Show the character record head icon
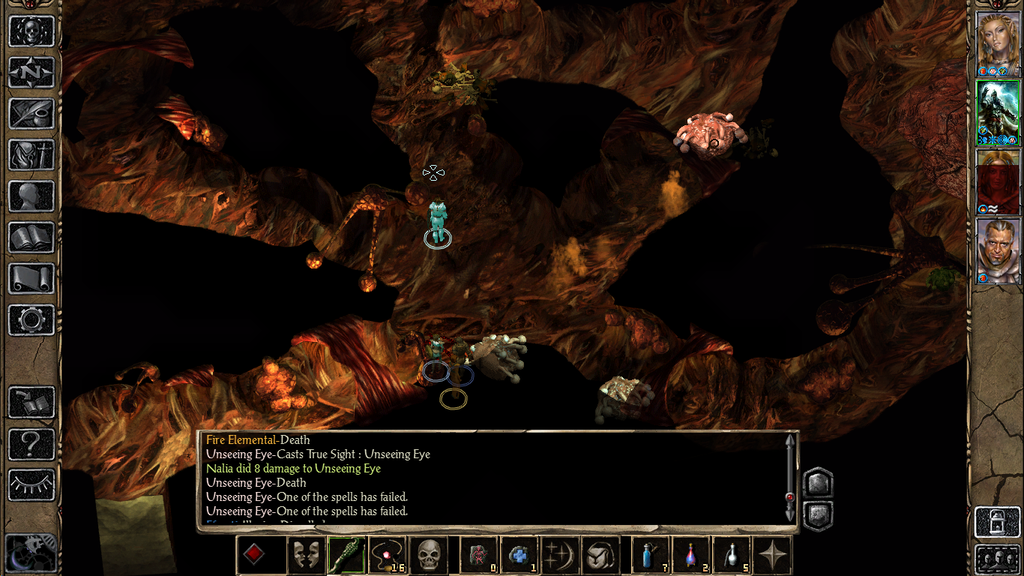This screenshot has height=576, width=1024. click(x=31, y=195)
